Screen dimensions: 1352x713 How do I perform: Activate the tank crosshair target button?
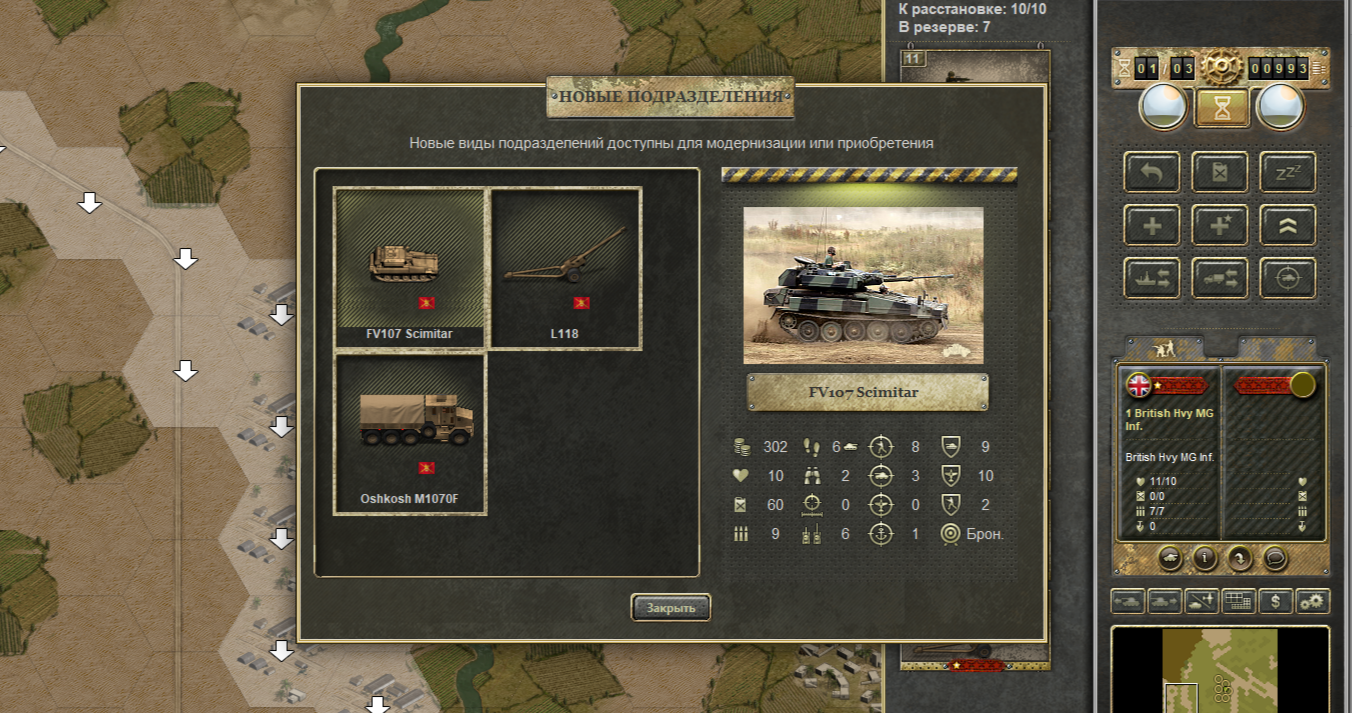coord(1287,278)
